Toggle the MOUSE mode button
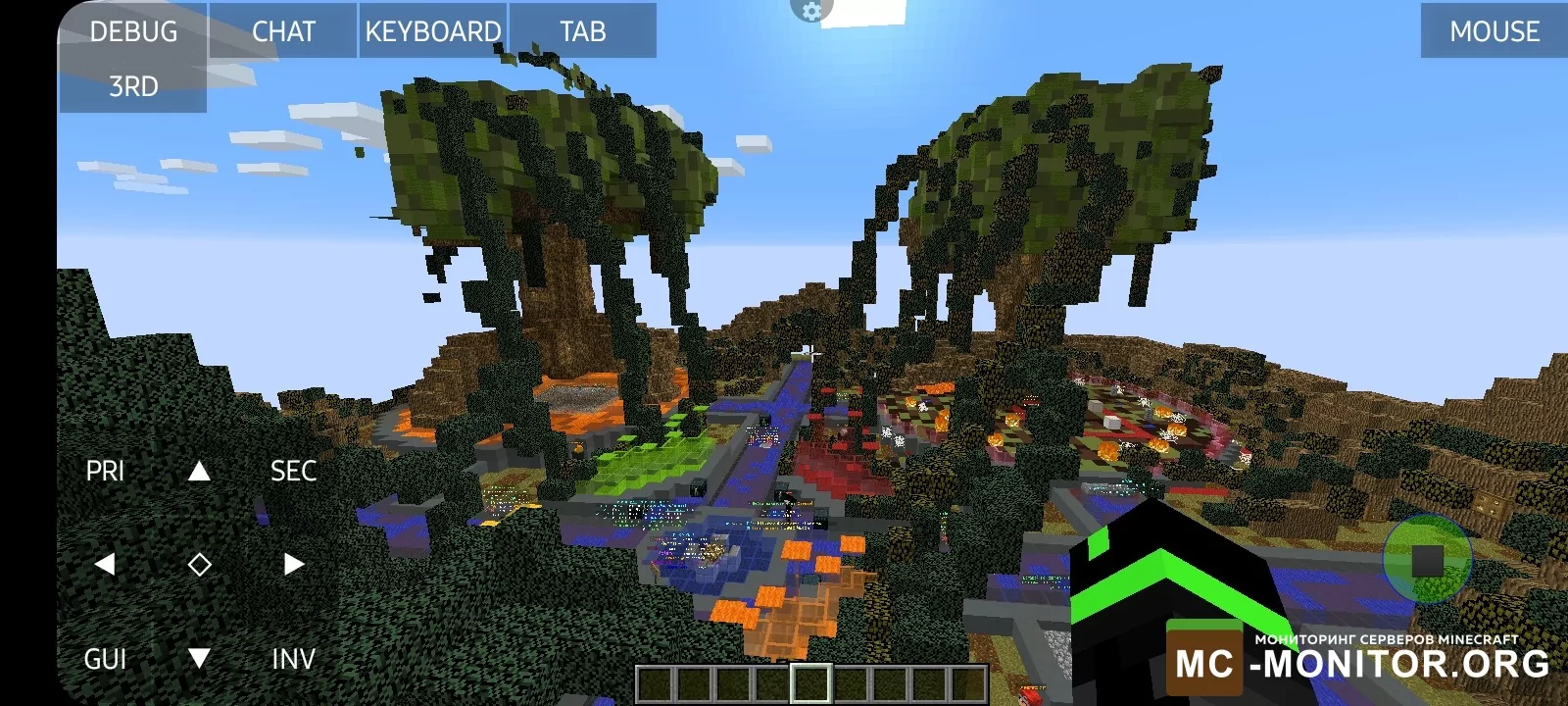Viewport: 1568px width, 706px height. (1494, 31)
